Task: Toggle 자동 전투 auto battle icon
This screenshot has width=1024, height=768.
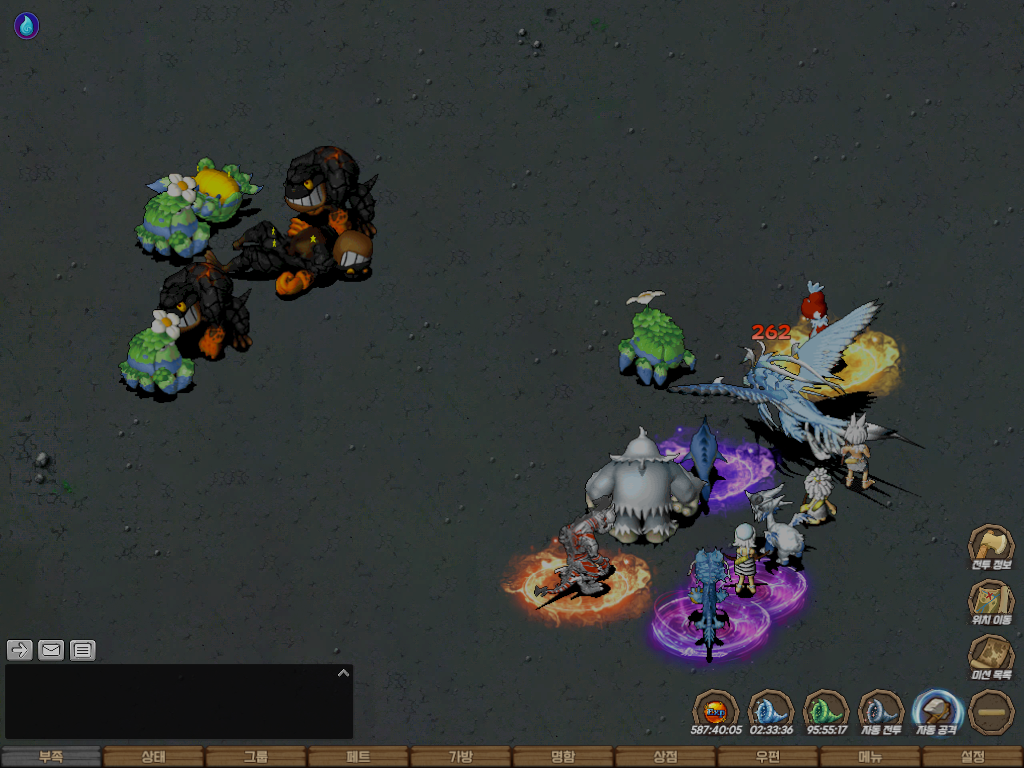Action: pyautogui.click(x=881, y=710)
